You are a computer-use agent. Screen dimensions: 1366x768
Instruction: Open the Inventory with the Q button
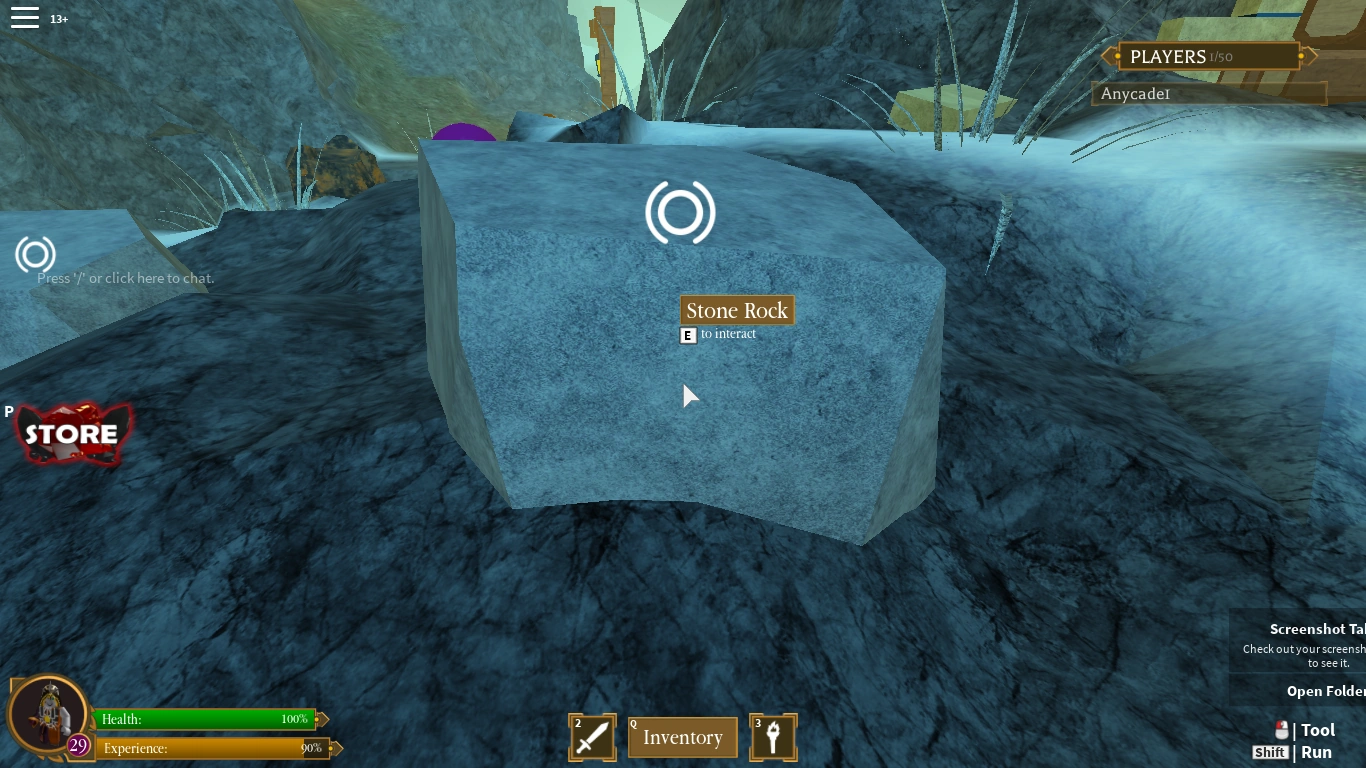click(683, 737)
